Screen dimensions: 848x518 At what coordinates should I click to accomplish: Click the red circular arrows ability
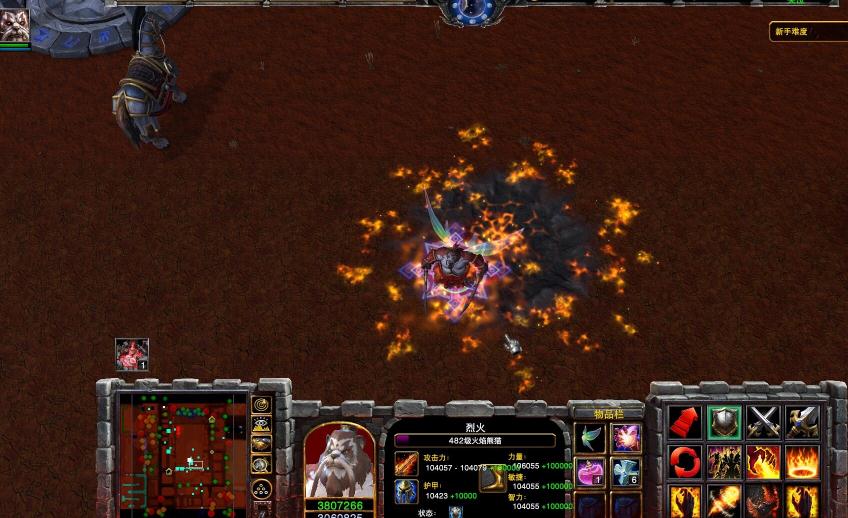pyautogui.click(x=685, y=462)
